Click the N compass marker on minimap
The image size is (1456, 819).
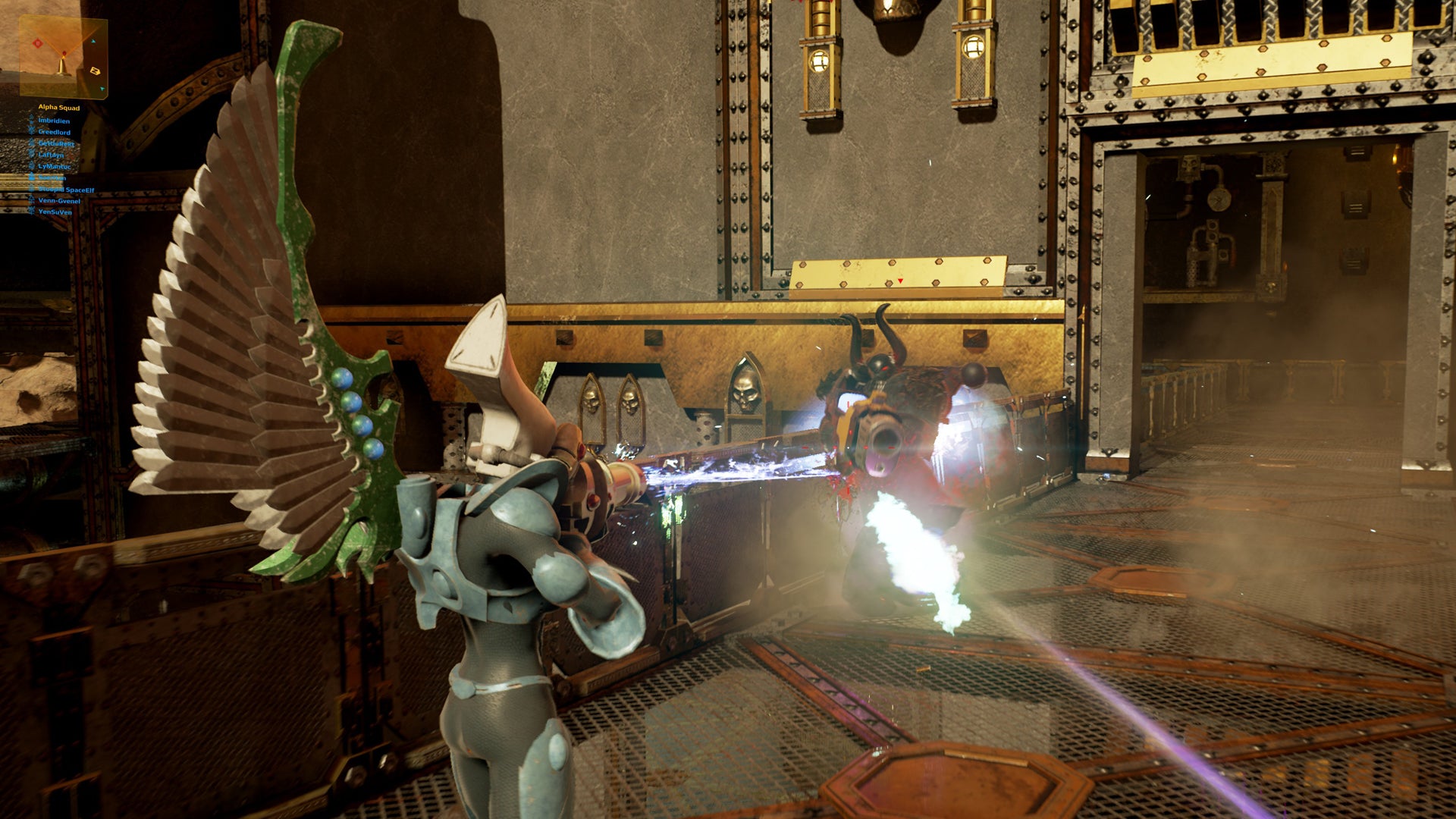pyautogui.click(x=96, y=71)
